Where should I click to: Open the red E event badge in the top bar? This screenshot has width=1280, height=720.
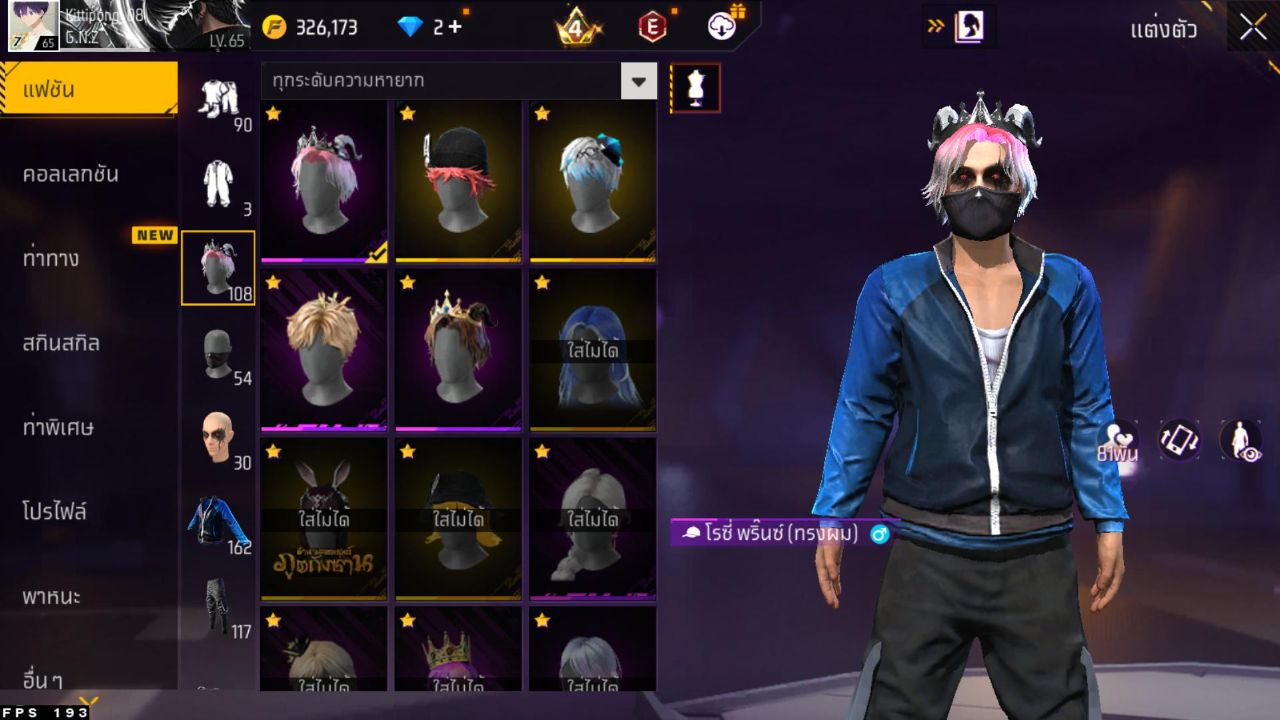tap(655, 27)
